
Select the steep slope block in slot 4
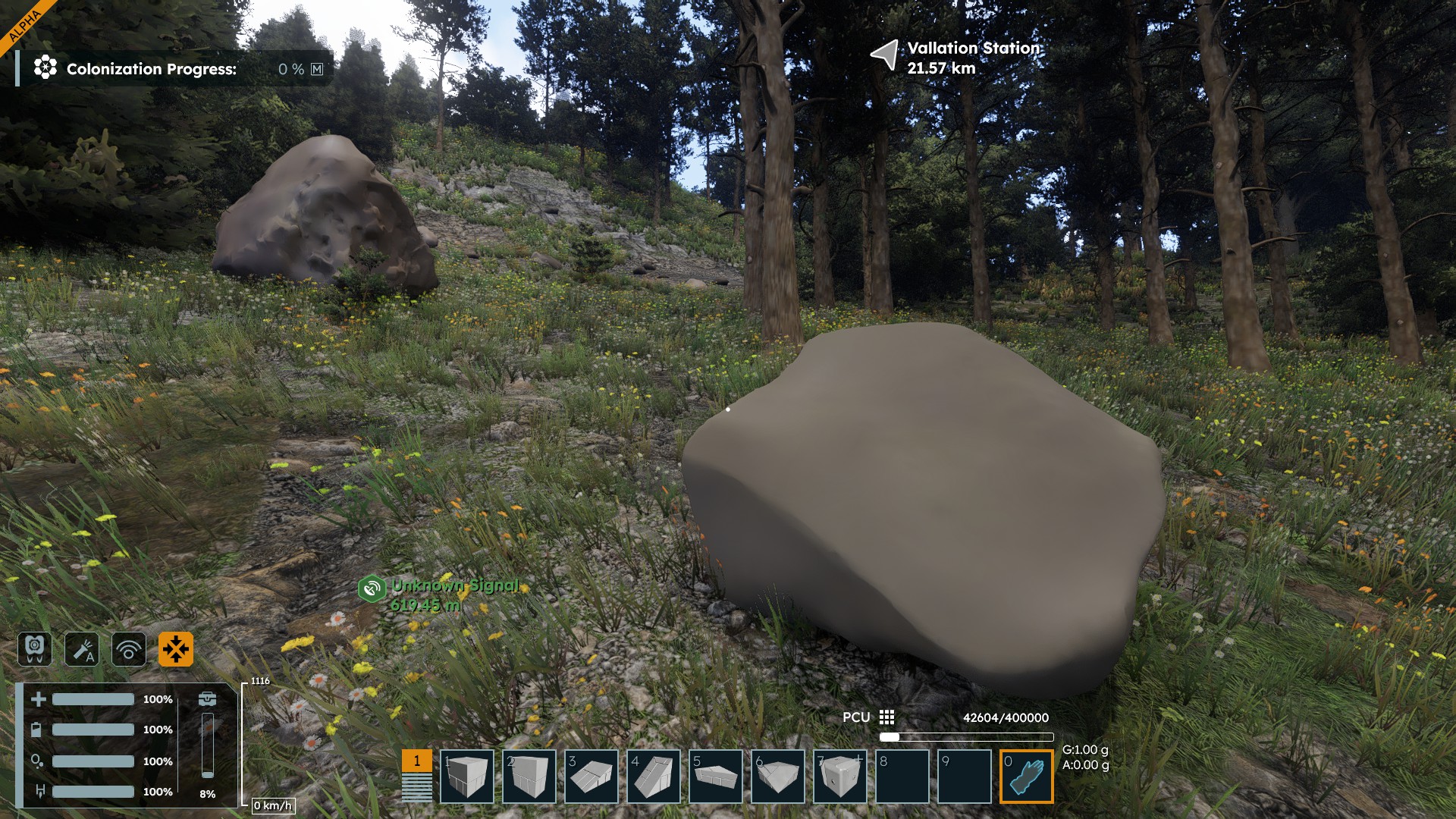pyautogui.click(x=653, y=776)
